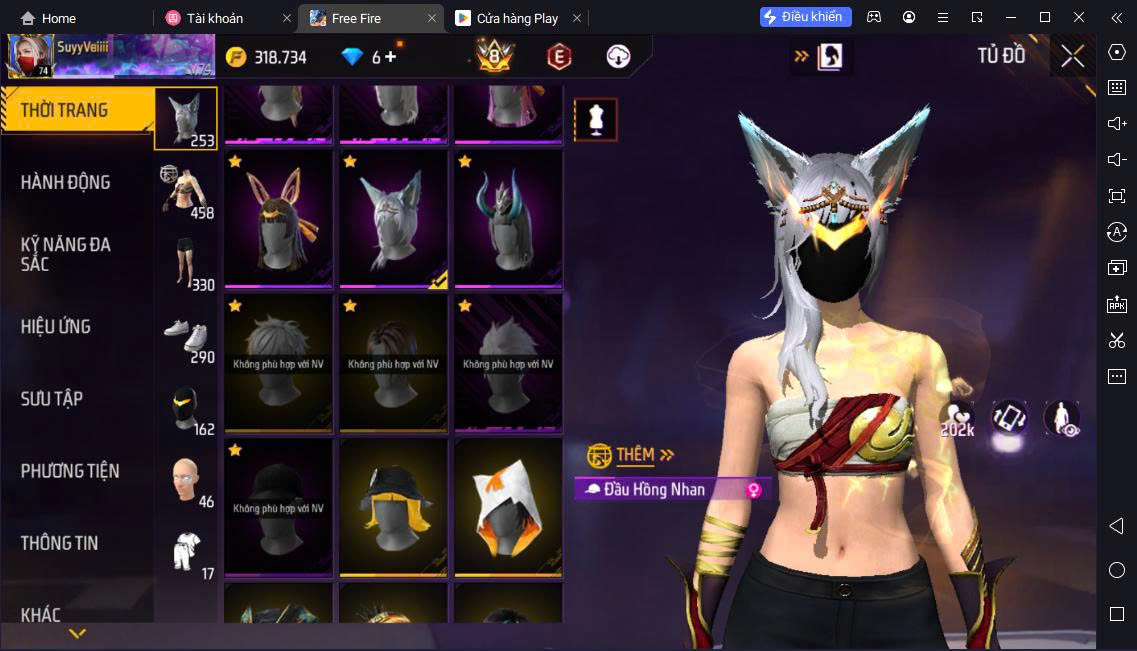Image resolution: width=1137 pixels, height=651 pixels.
Task: Select the THỜI TRANG menu entry
Action: (x=65, y=110)
